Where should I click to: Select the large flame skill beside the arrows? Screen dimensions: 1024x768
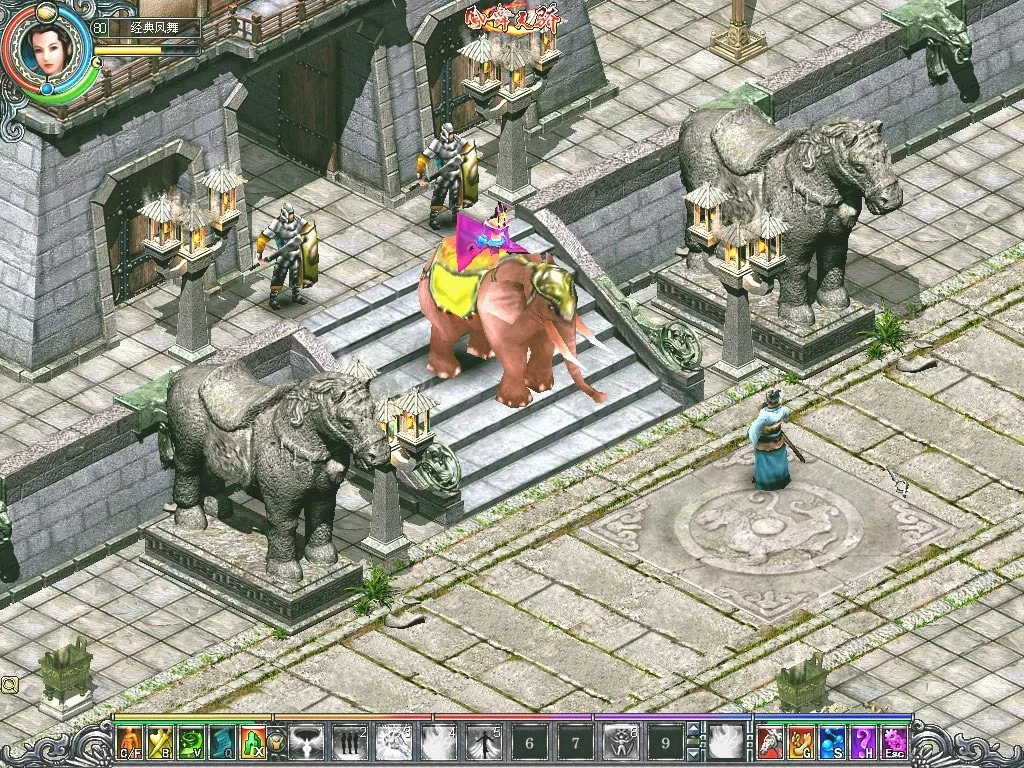pos(726,743)
